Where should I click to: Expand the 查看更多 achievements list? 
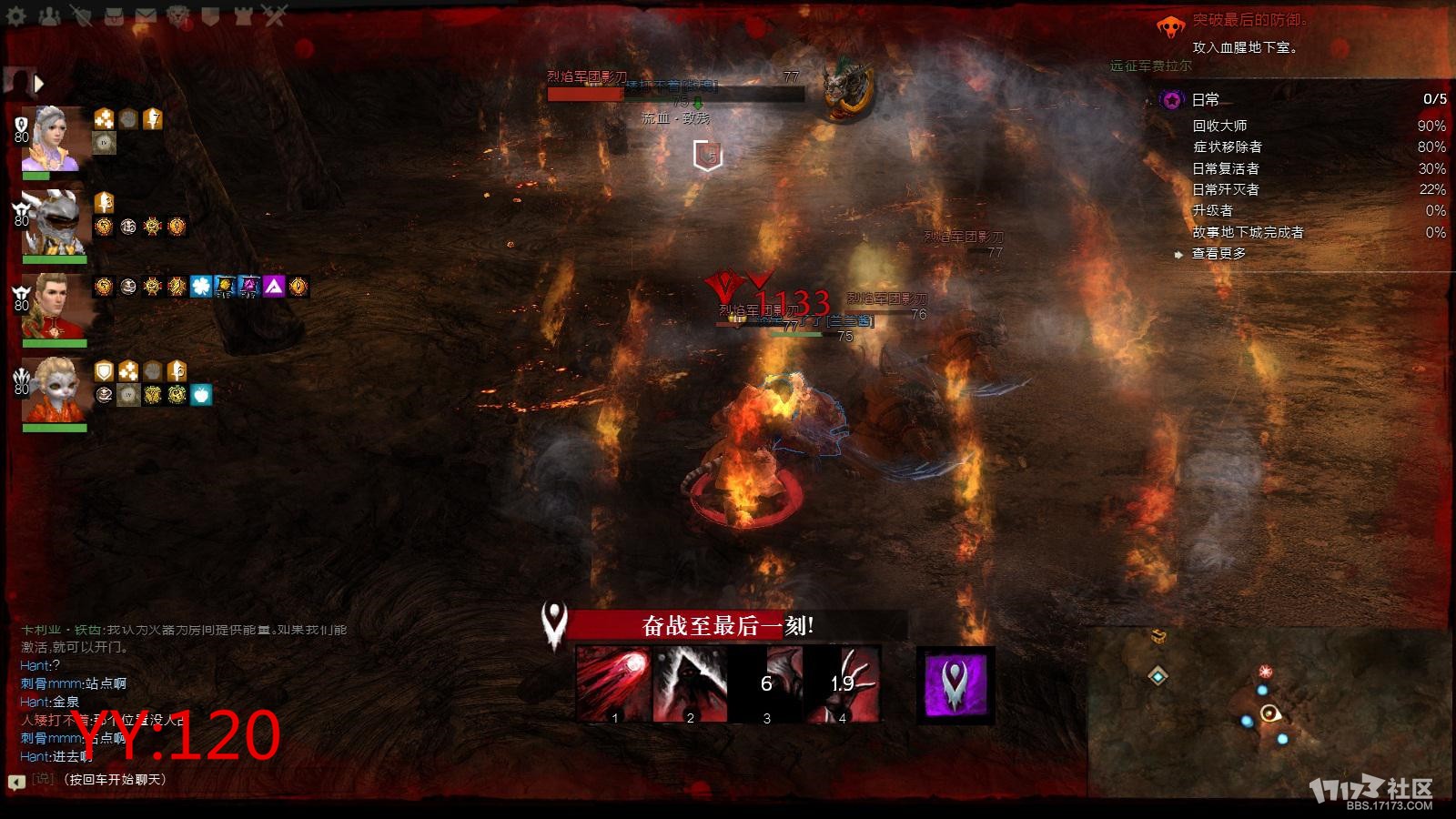[1218, 254]
